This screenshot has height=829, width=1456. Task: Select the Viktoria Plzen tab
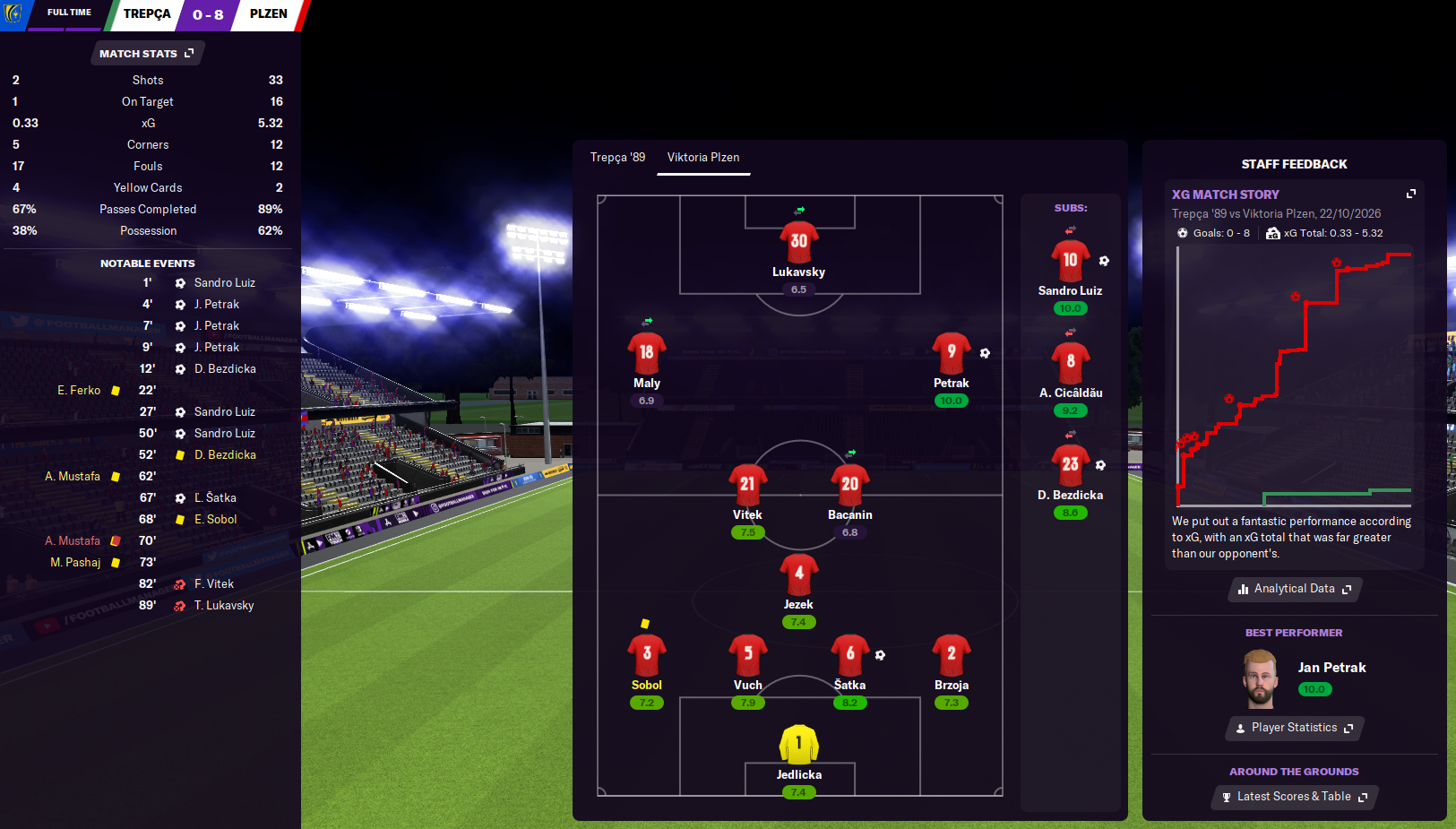[703, 158]
